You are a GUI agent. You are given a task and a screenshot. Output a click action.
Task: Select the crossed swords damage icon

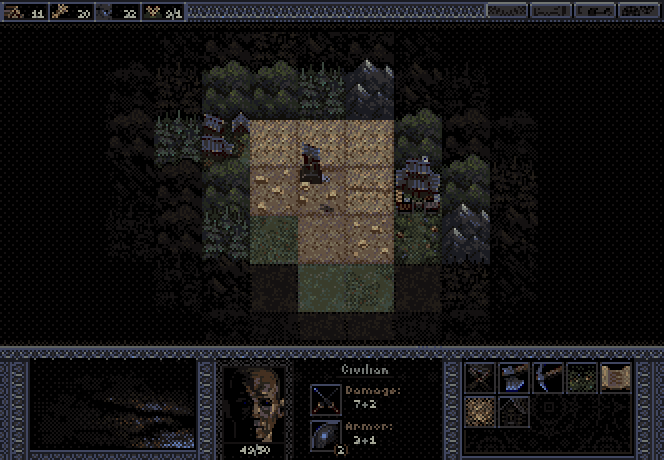325,398
